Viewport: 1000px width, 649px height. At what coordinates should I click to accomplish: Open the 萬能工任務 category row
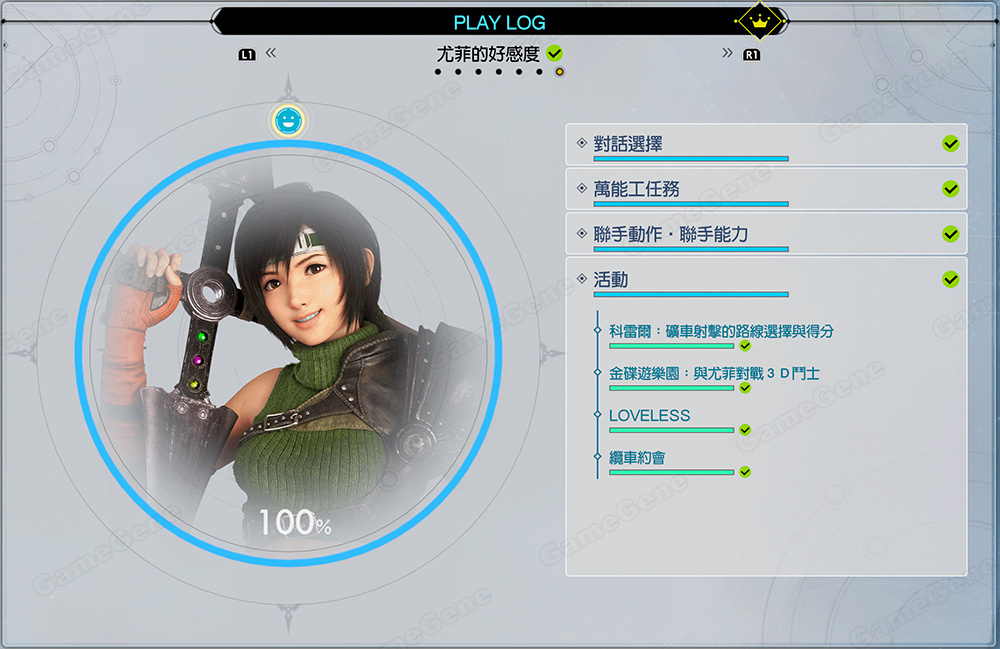coord(766,189)
